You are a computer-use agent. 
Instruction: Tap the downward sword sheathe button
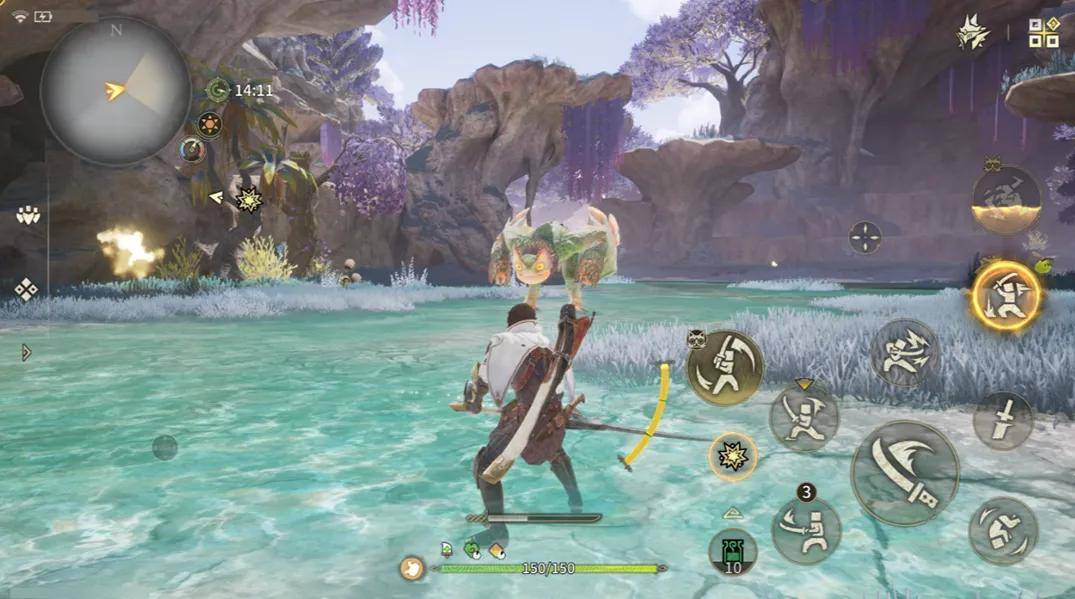coord(1003,420)
